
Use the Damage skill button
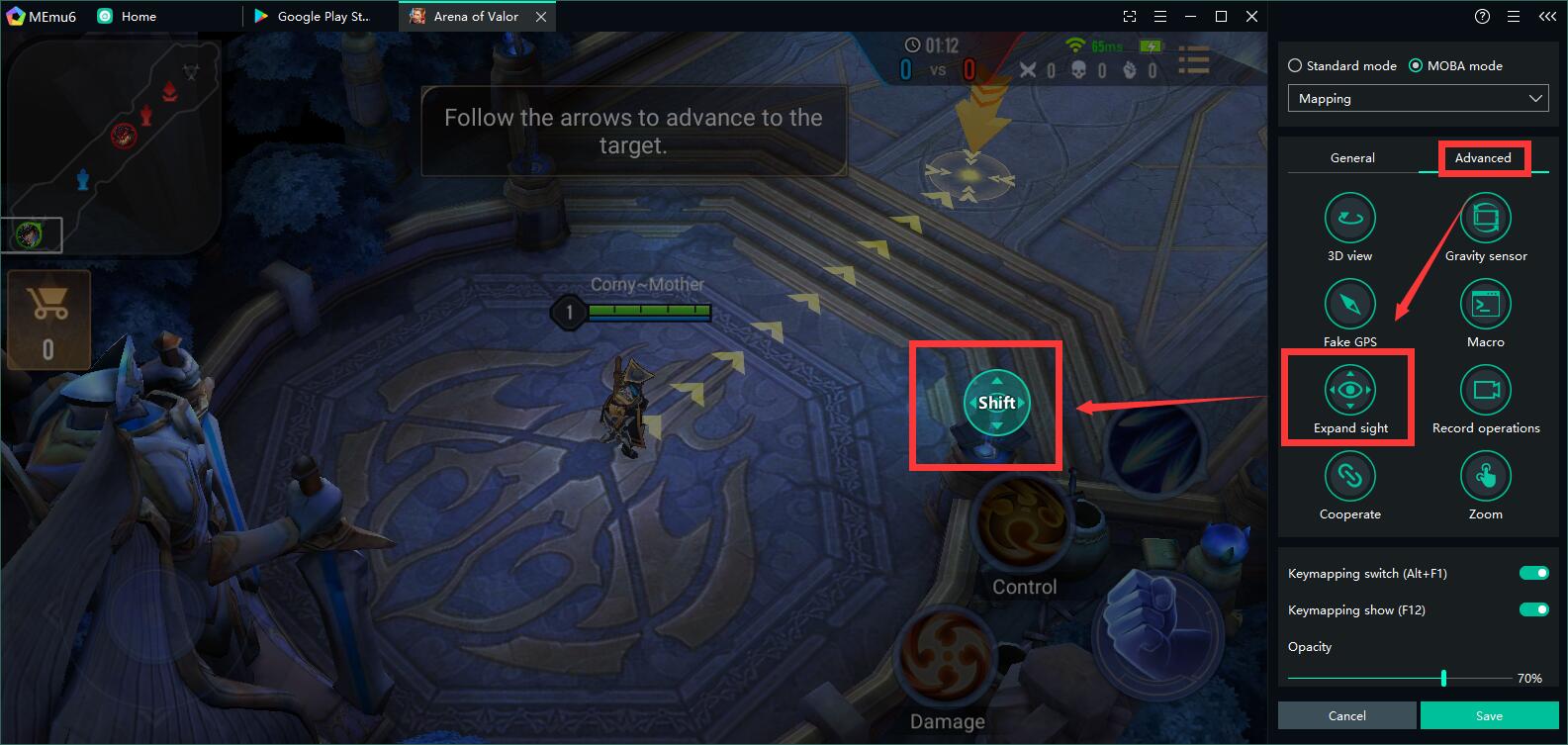click(945, 658)
